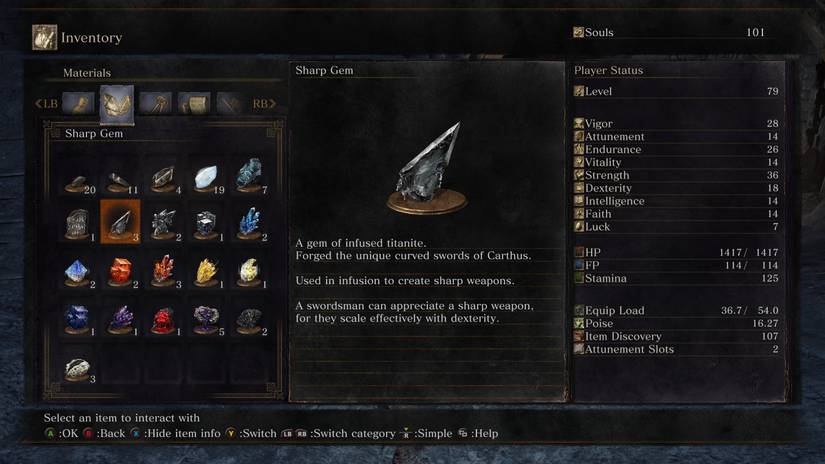The height and width of the screenshot is (464, 825).
Task: Pick the orange cube-shaped gem
Action: tap(119, 270)
